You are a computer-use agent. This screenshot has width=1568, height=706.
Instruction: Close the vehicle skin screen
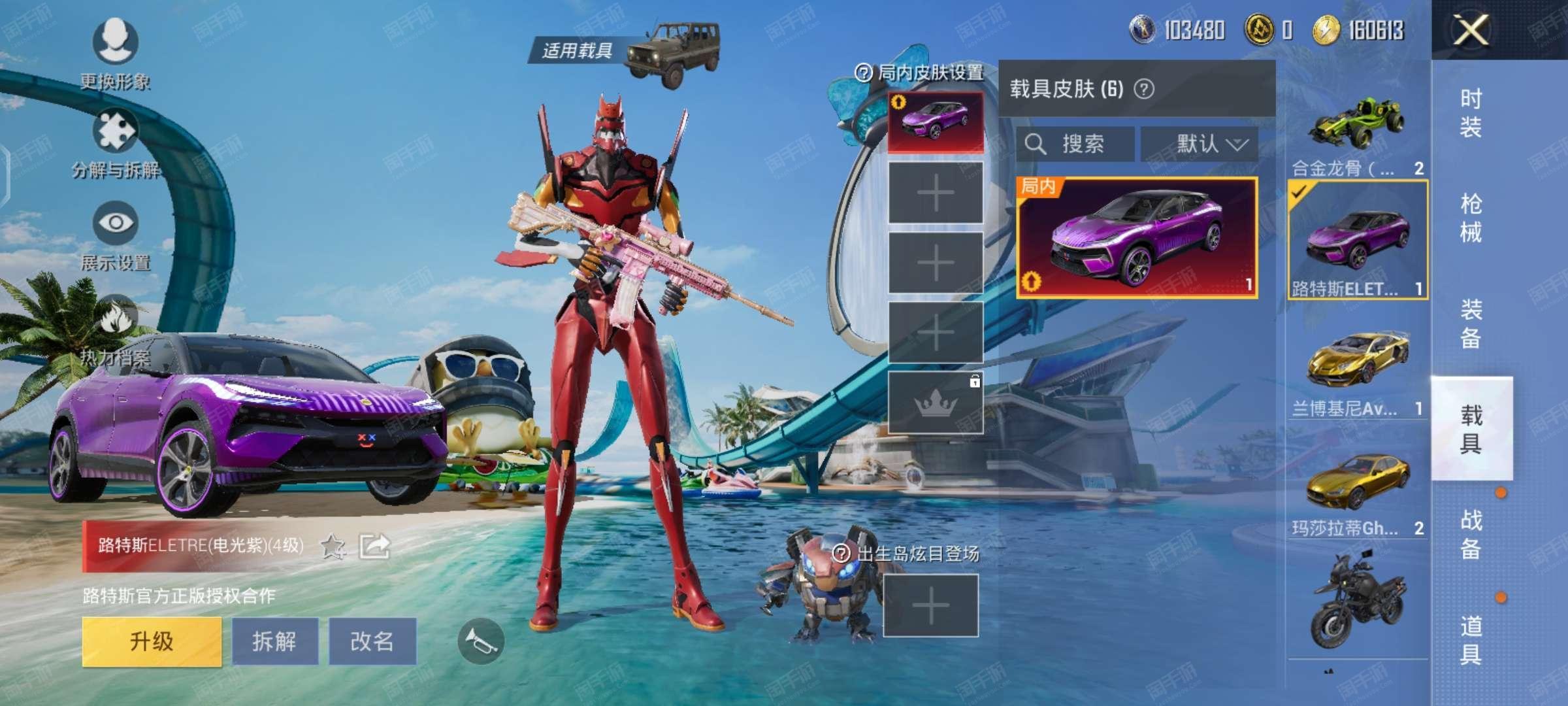(1470, 30)
